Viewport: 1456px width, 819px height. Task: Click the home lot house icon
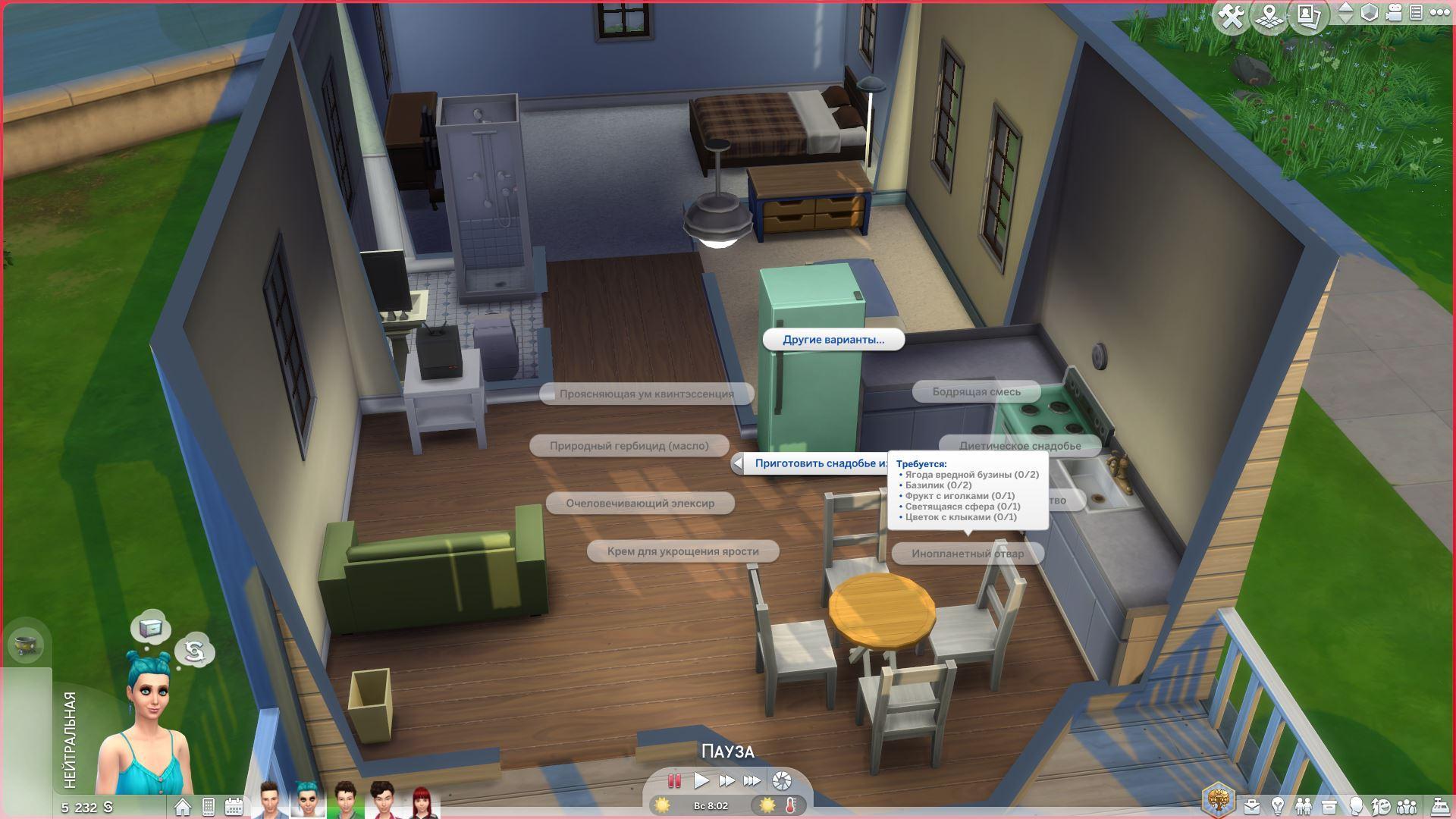182,806
